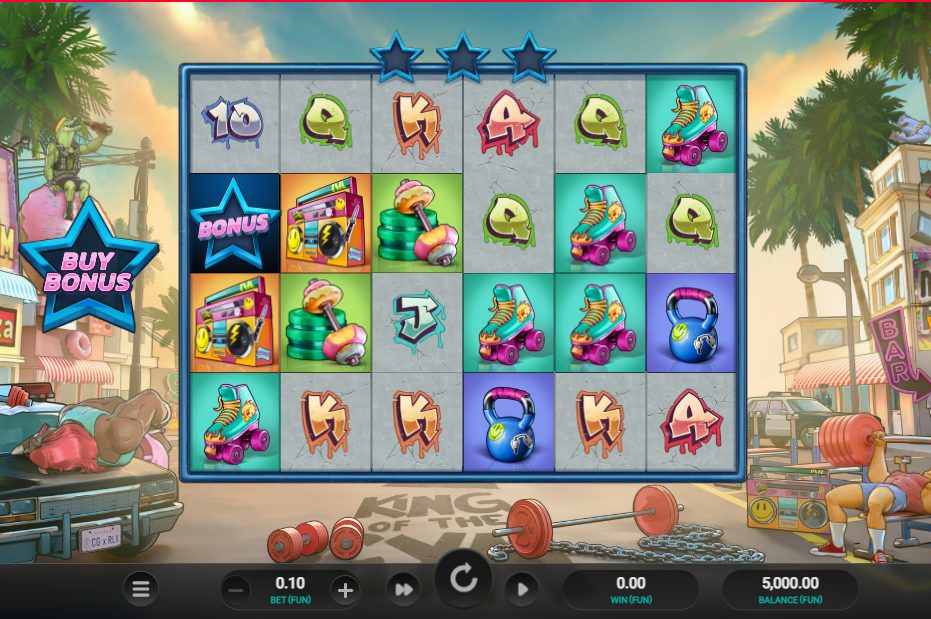The height and width of the screenshot is (619, 931).
Task: Toggle the fast-forward turbo spin button
Action: [403, 590]
